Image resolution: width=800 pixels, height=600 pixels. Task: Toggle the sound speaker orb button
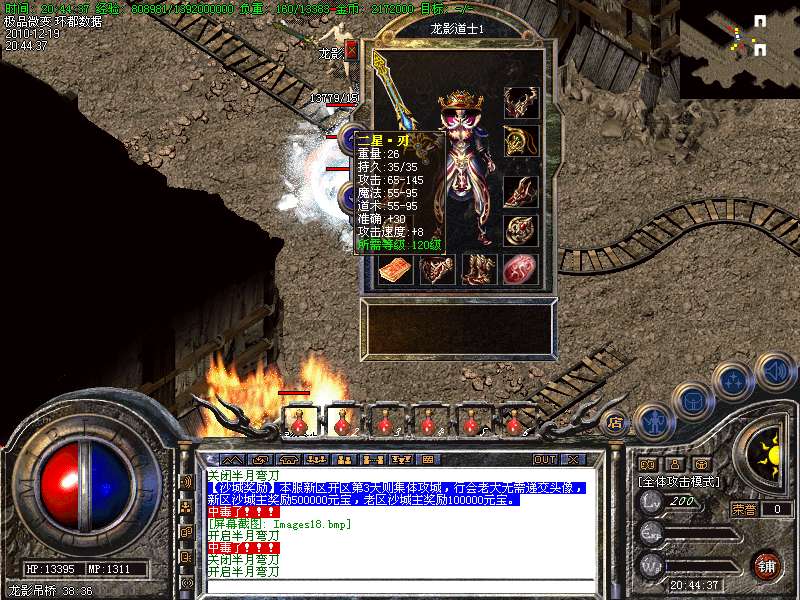[x=774, y=373]
